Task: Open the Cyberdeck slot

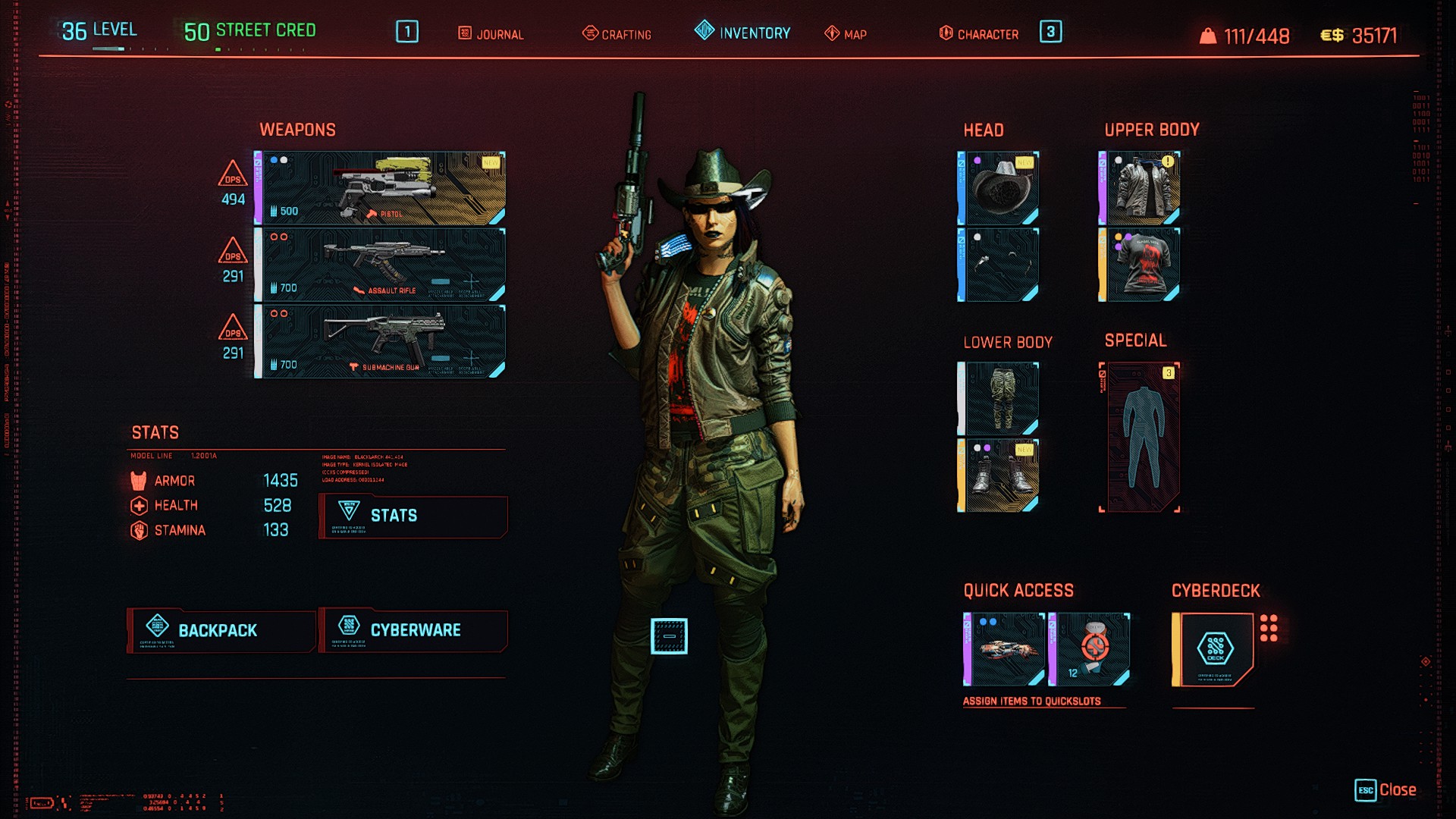Action: point(1213,650)
